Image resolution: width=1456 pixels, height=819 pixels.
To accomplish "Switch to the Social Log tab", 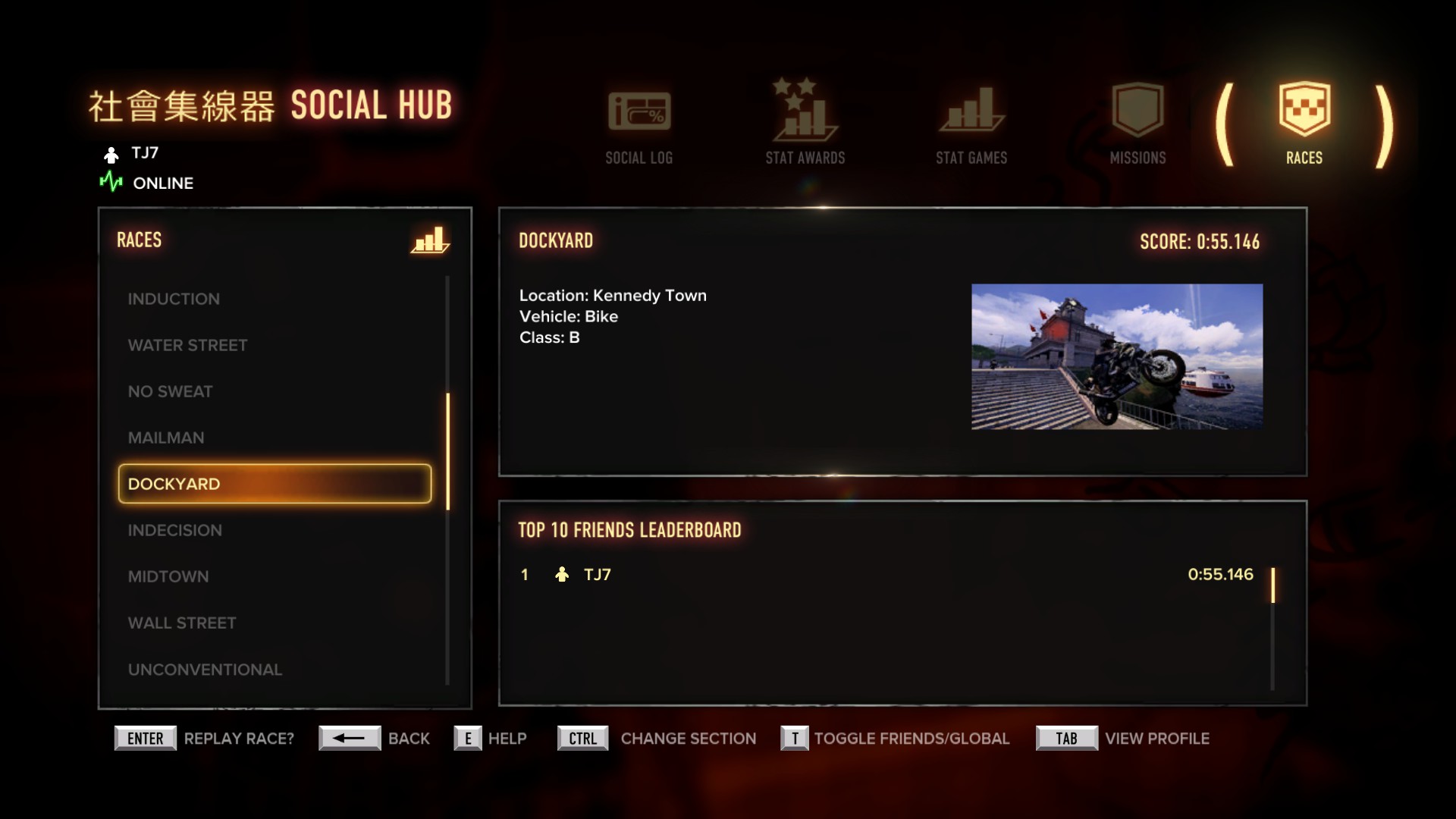I will (639, 124).
